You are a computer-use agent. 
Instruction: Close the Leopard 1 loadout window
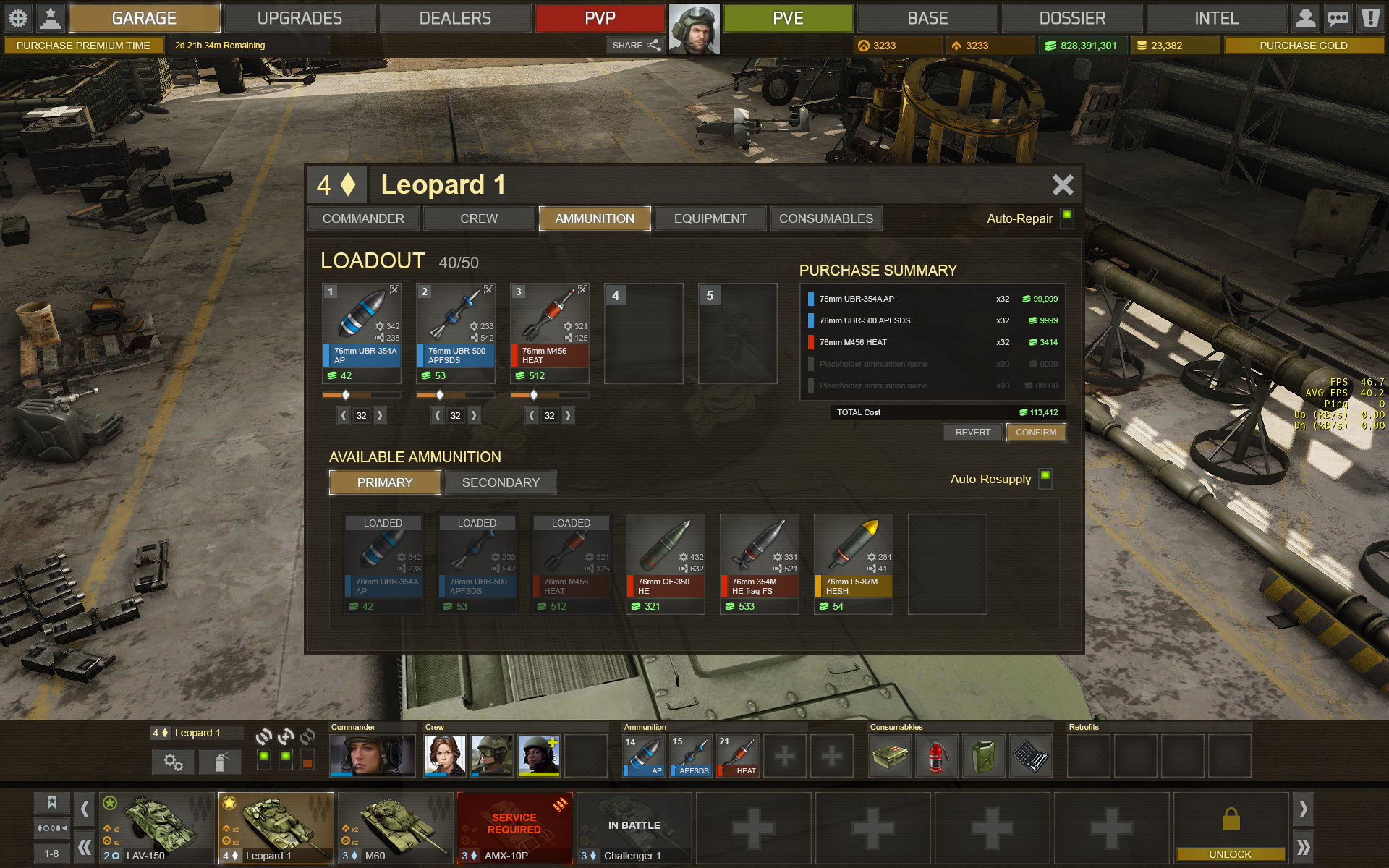[1062, 185]
